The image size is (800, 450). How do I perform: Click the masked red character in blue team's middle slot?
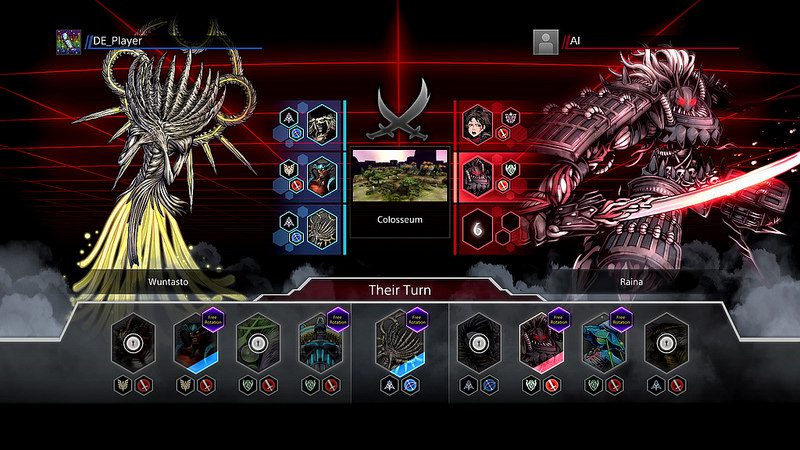pos(322,174)
